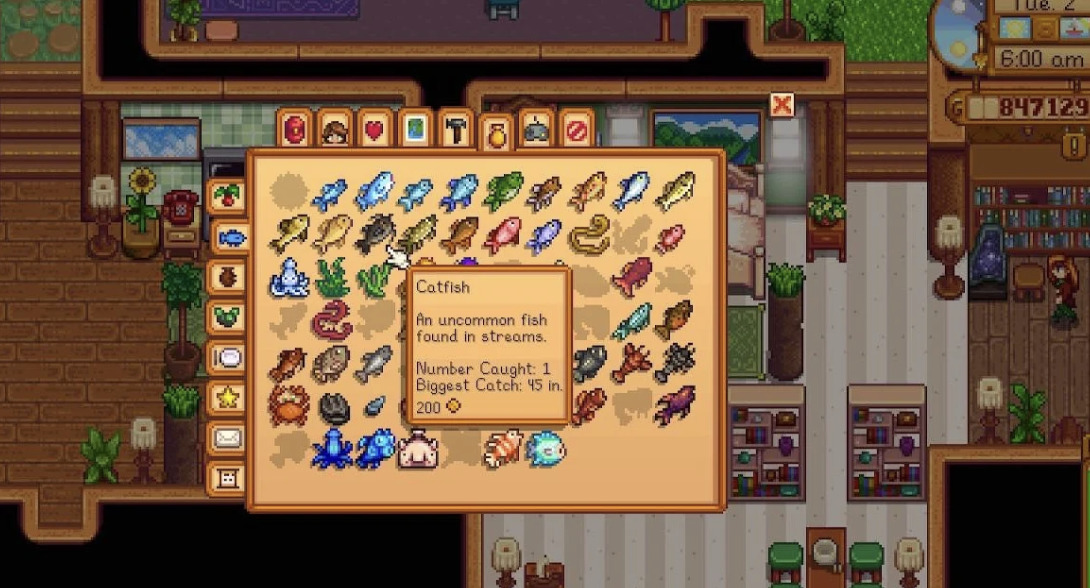Select the orange-and-white striped fish entry

click(502, 449)
